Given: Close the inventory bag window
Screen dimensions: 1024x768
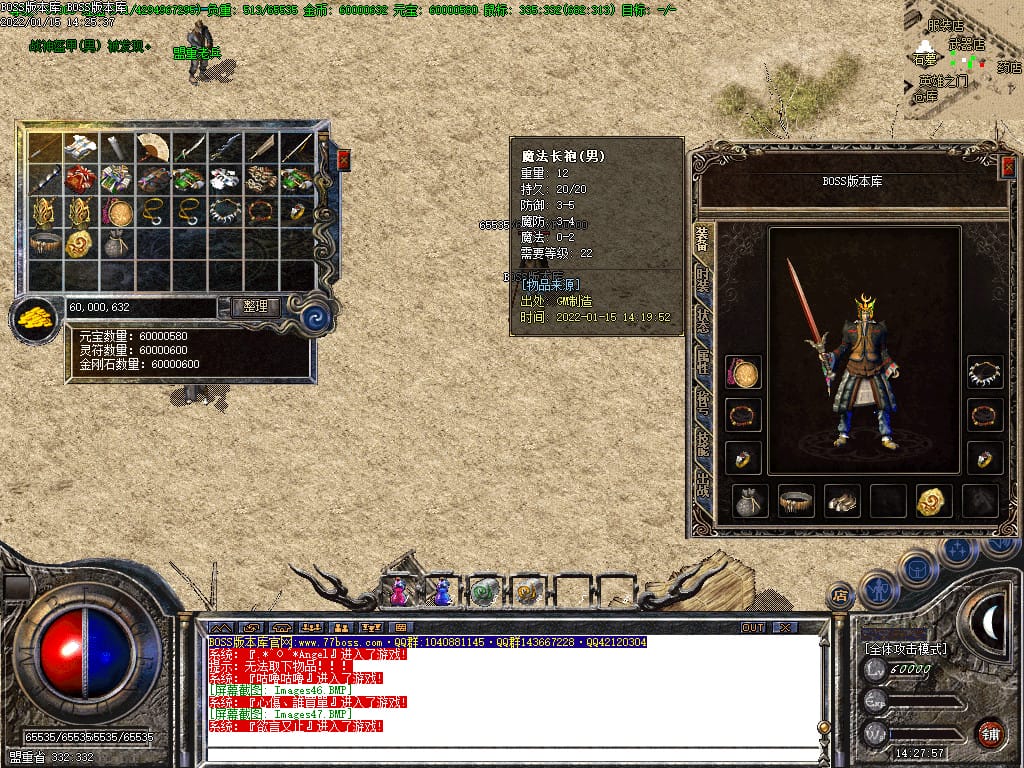Looking at the screenshot, I should click(x=344, y=160).
